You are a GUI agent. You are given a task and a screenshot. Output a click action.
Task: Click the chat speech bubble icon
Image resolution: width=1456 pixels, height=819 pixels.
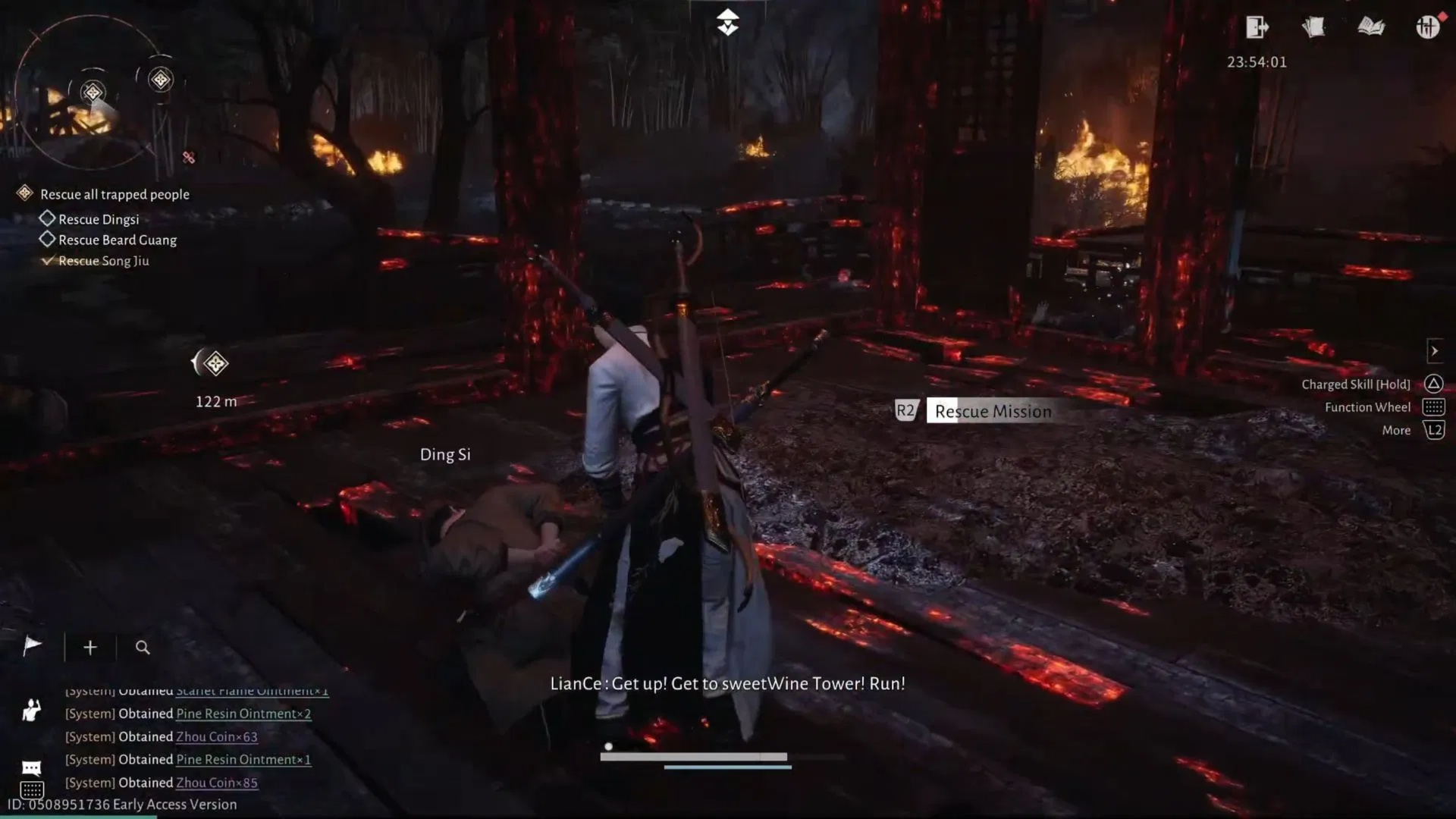(31, 767)
